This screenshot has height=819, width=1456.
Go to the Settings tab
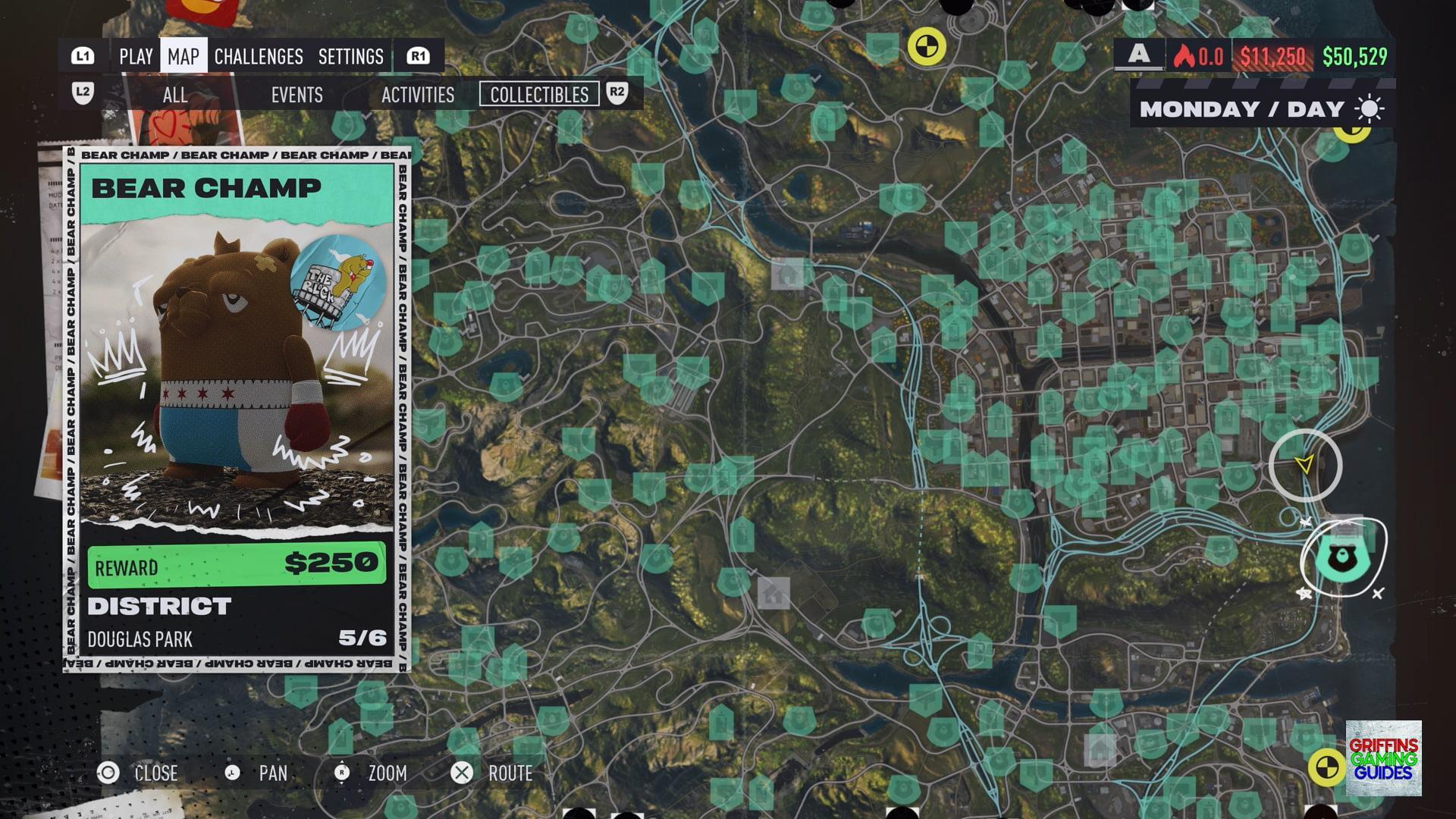350,57
